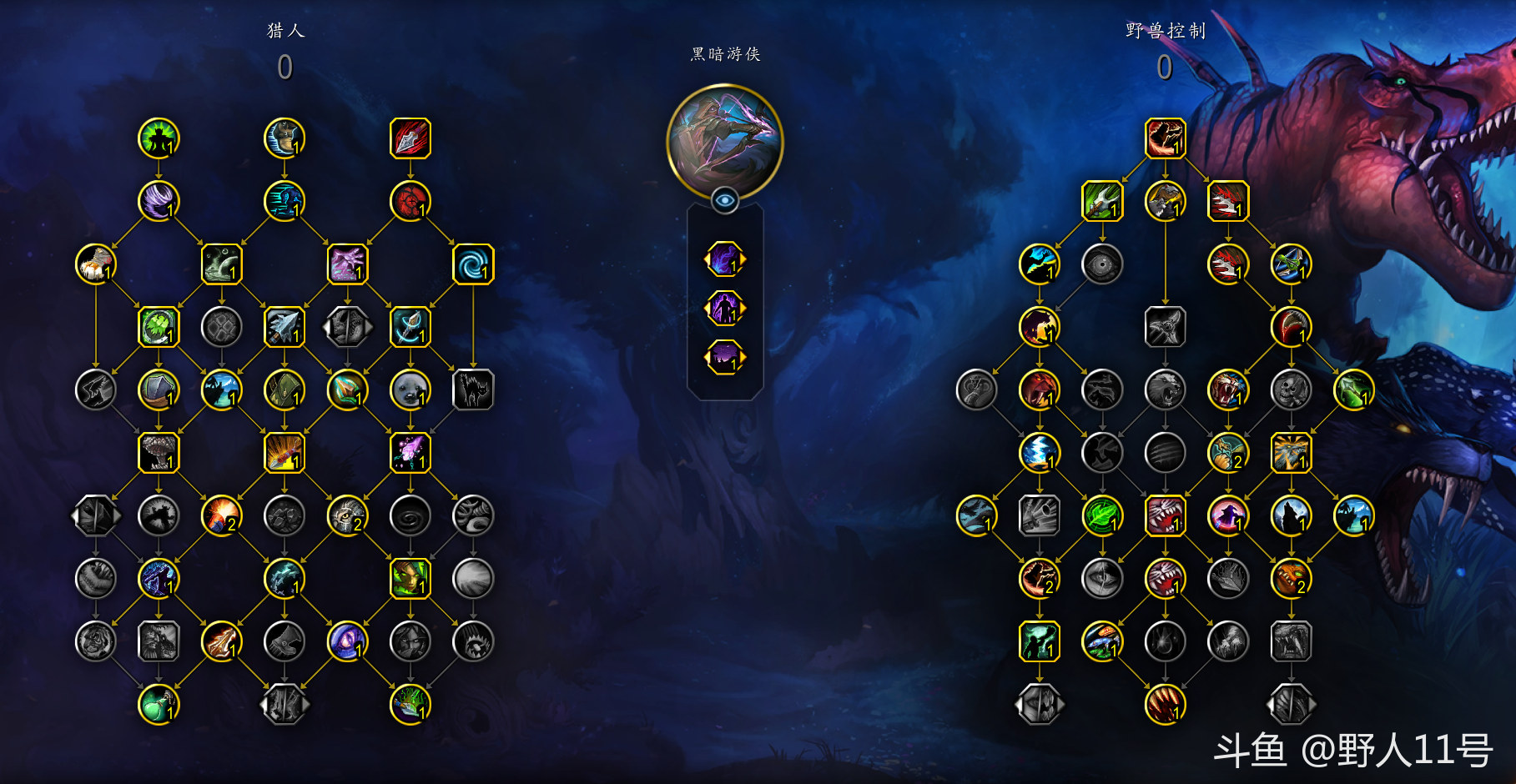Screen dimensions: 1516x784
Task: Choose the explosion talent with rank 2
Action: coord(221,515)
